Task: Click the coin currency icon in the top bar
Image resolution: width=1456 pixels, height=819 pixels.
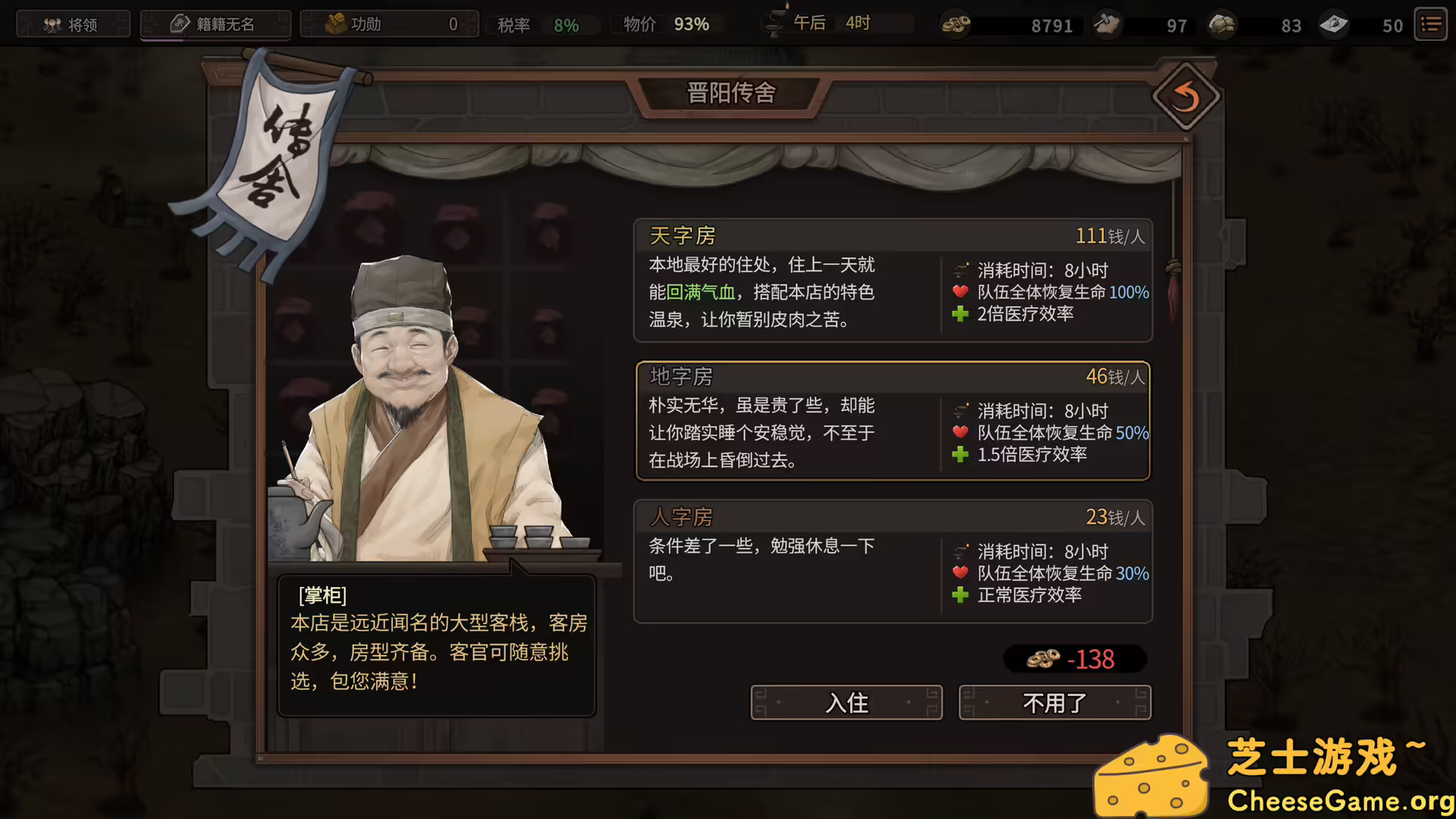Action: click(x=956, y=25)
